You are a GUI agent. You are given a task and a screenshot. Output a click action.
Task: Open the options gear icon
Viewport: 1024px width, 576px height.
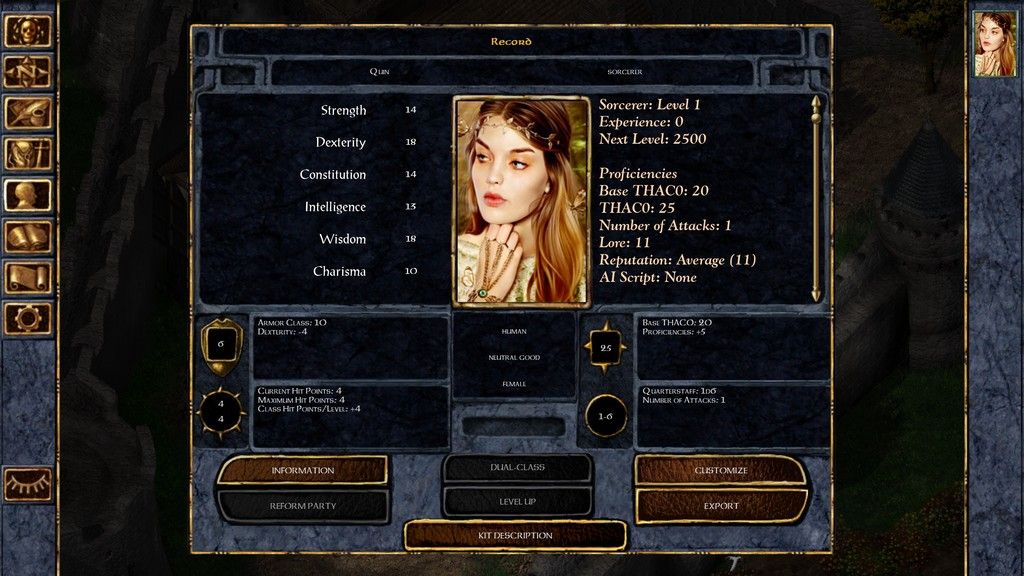click(x=28, y=318)
